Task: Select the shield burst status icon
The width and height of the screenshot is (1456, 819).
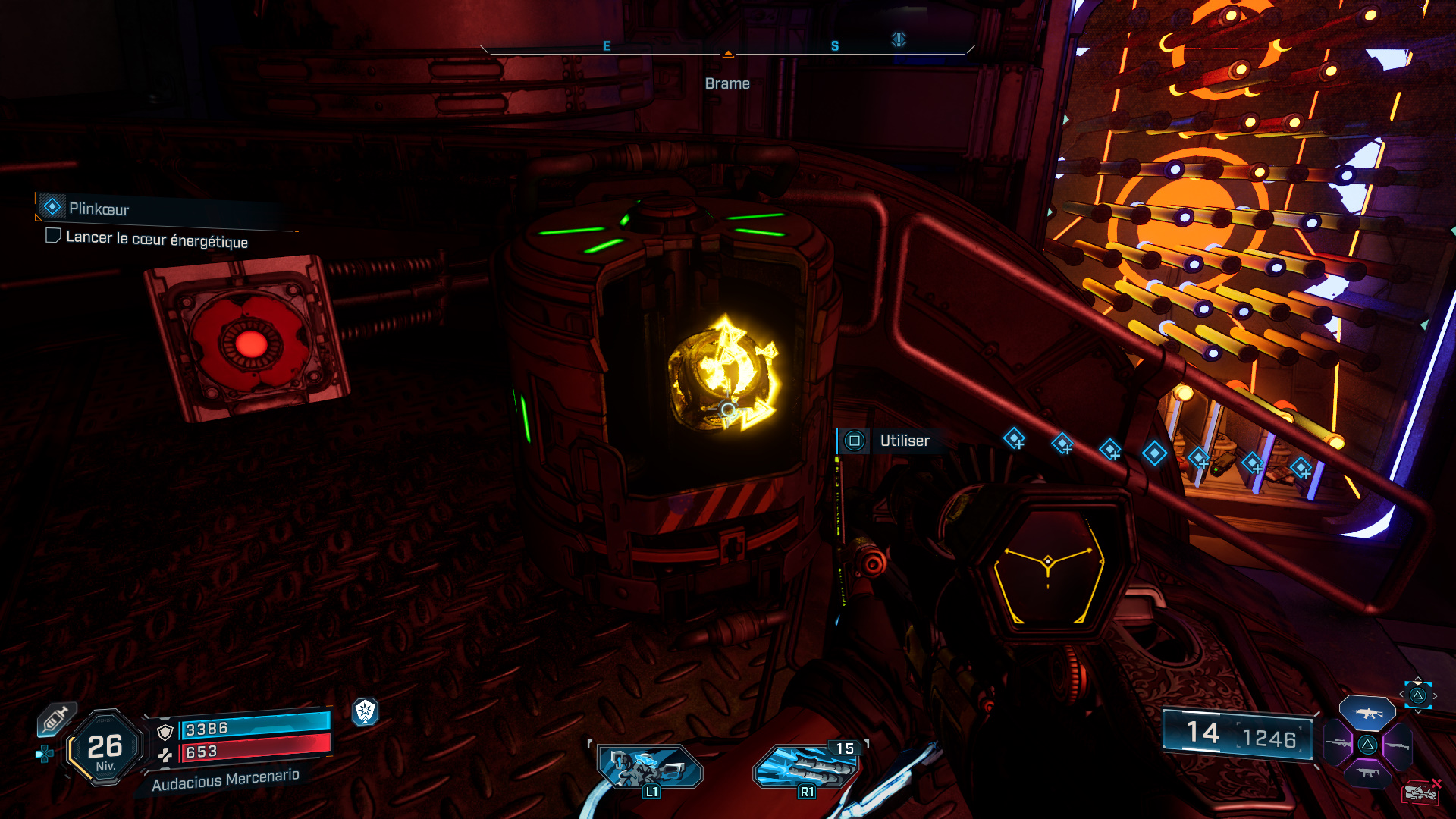Action: pyautogui.click(x=366, y=711)
